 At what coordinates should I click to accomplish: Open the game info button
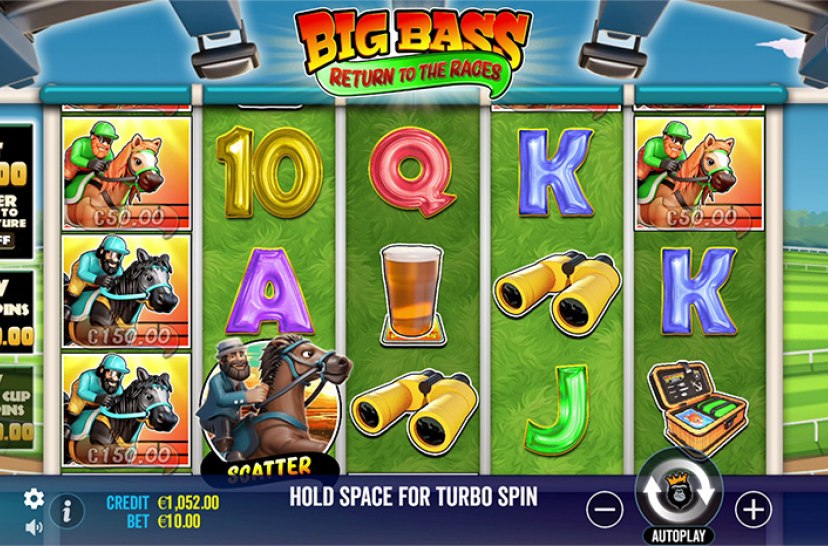click(67, 511)
